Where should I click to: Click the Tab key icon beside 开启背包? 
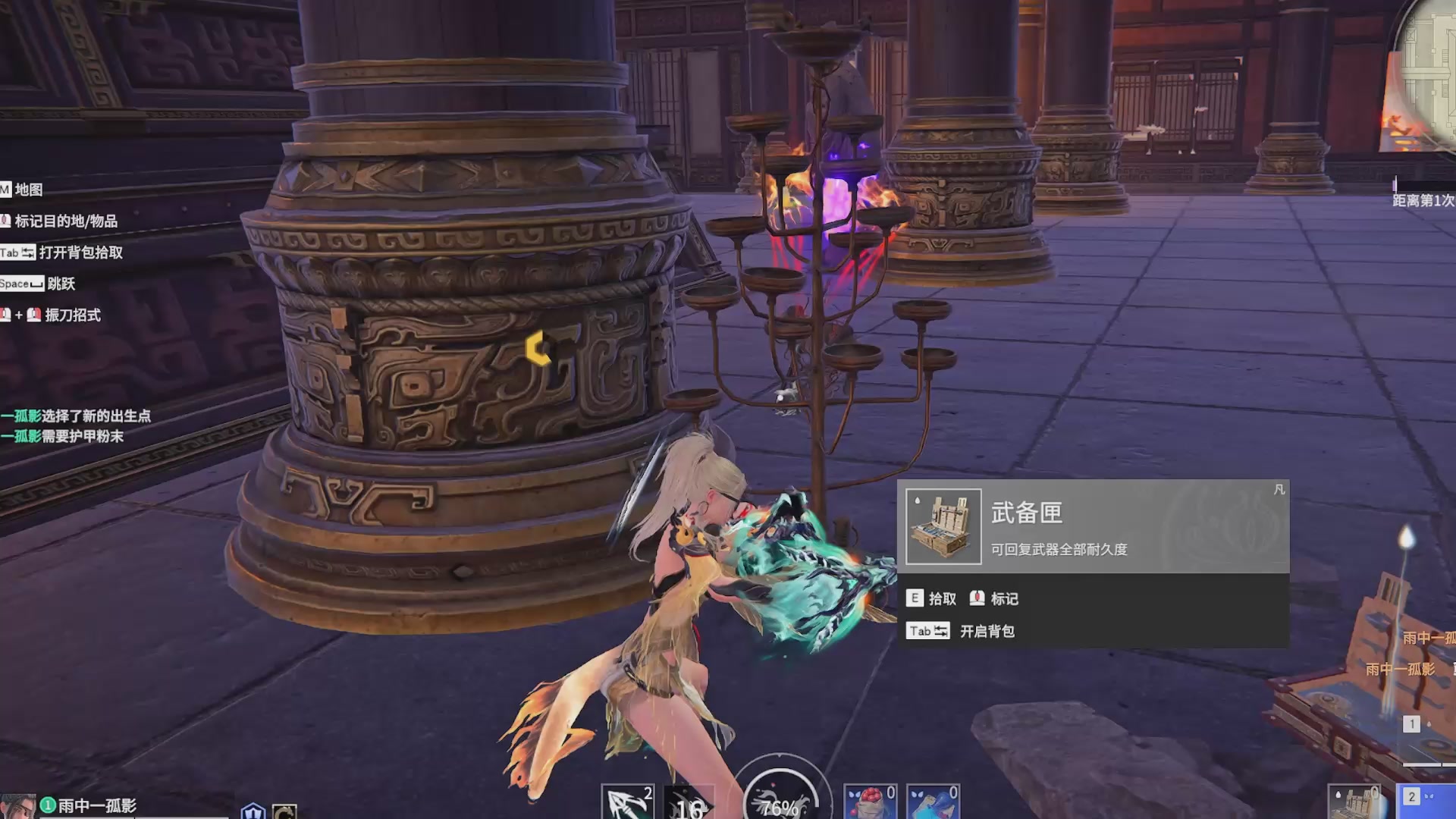pos(927,630)
